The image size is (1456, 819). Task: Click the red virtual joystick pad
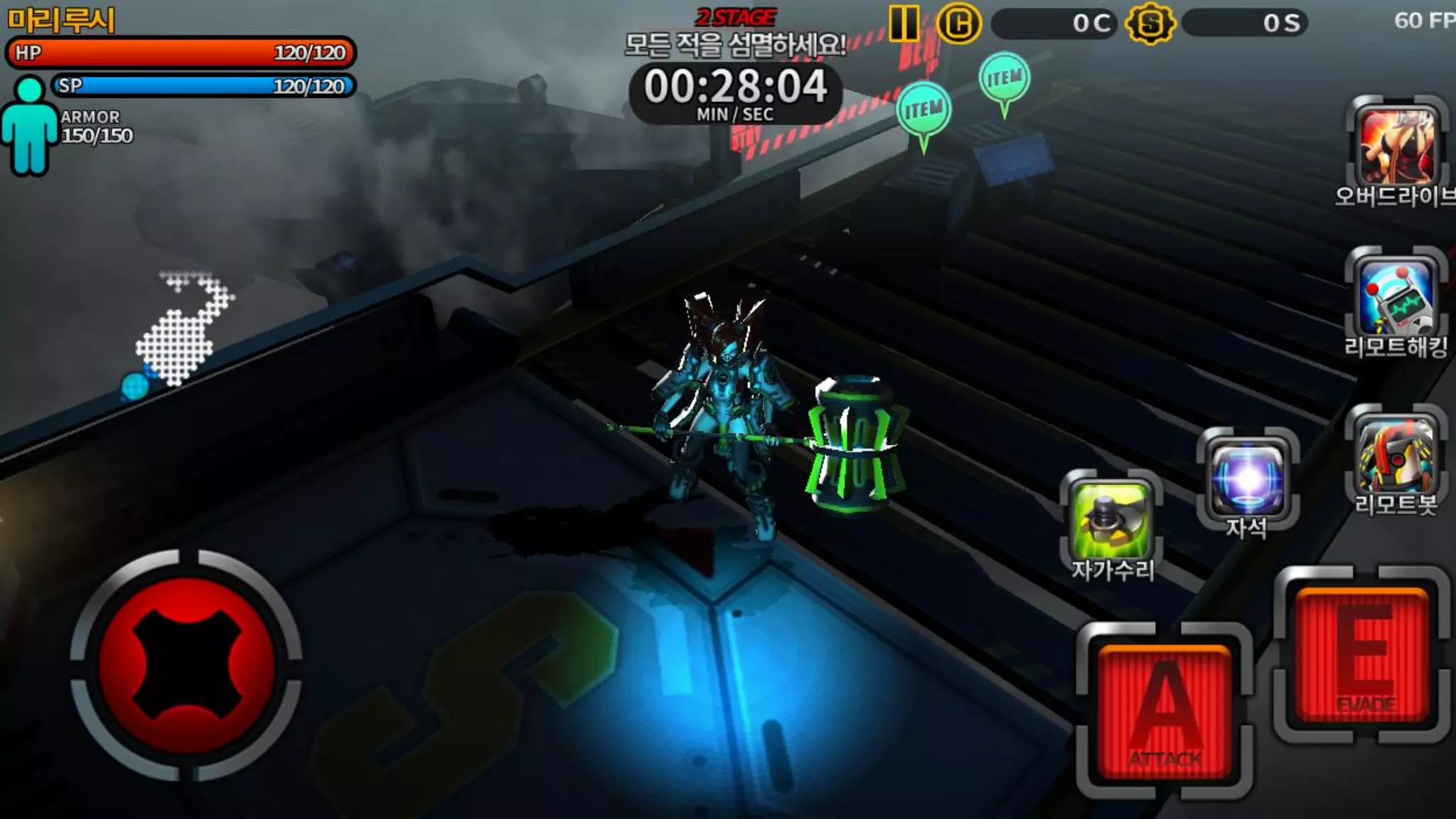[186, 665]
